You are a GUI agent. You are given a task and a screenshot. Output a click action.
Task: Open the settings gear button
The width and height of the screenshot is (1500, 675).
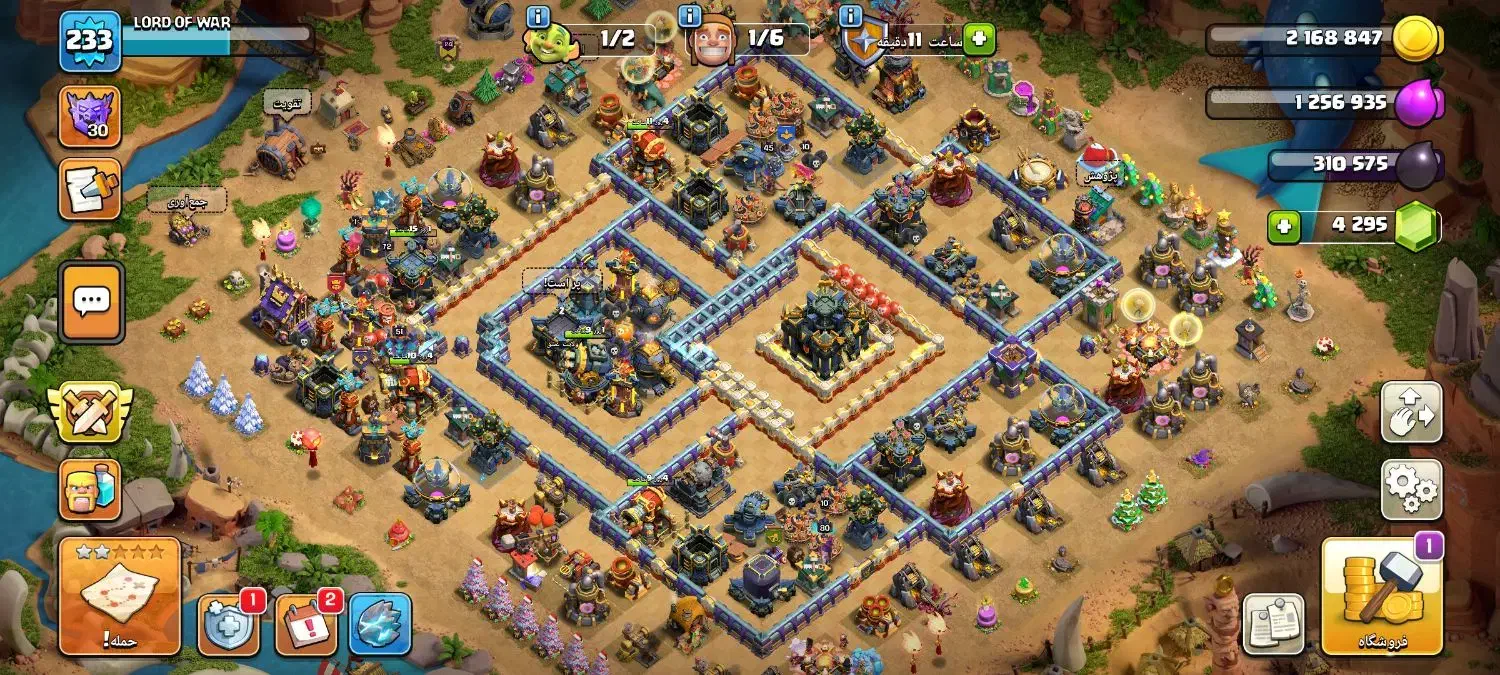(x=1411, y=489)
